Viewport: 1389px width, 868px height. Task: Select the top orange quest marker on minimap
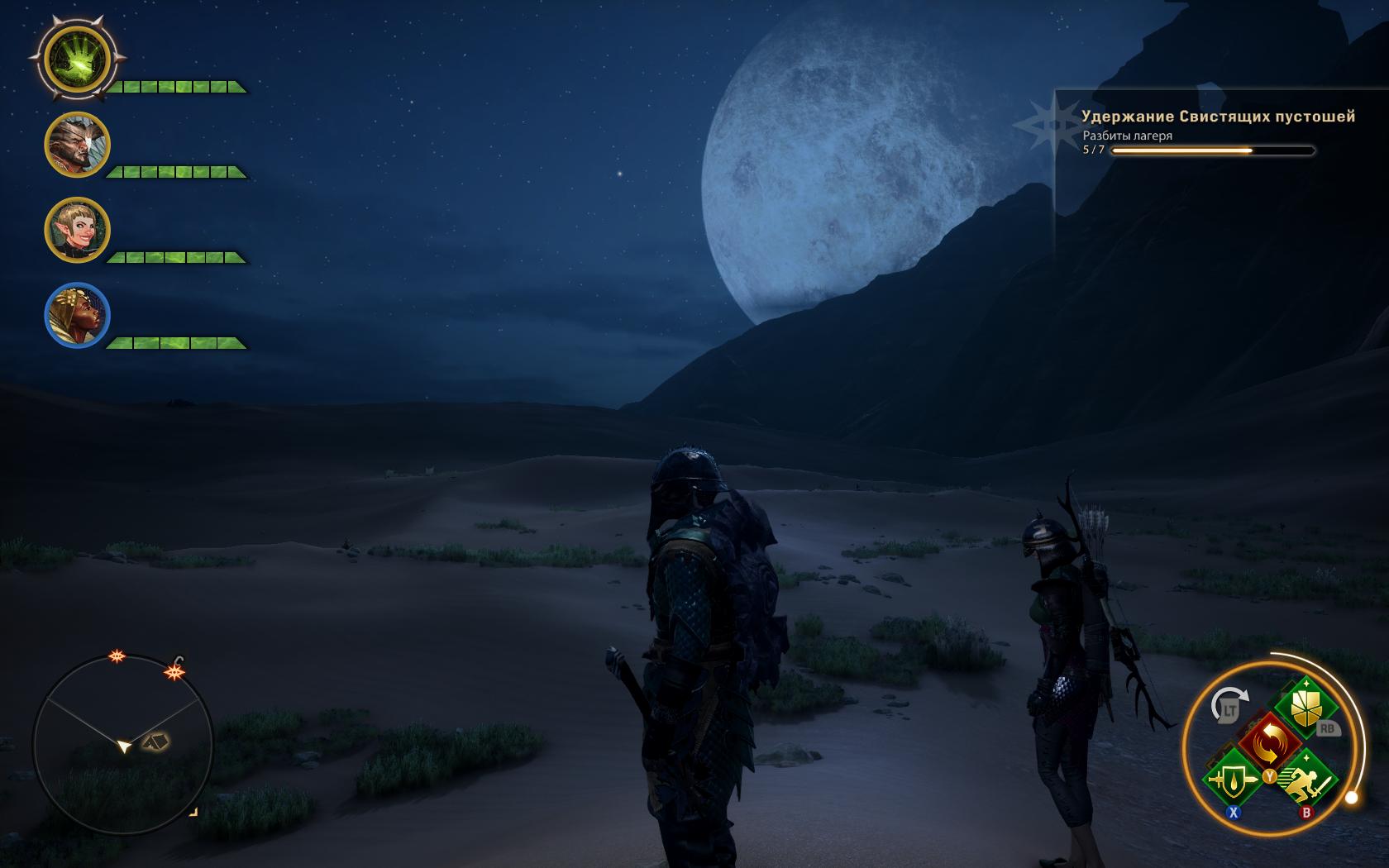118,658
